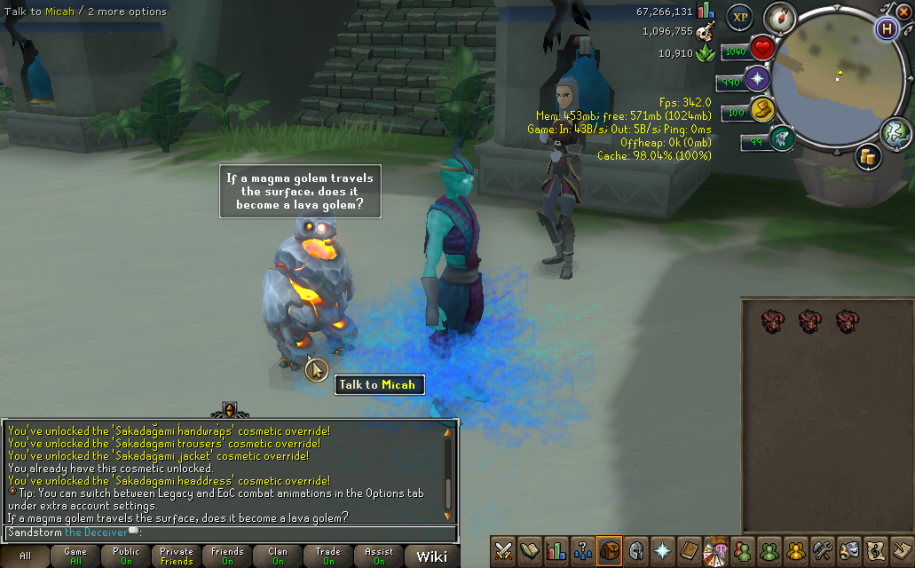The width and height of the screenshot is (915, 568).
Task: Open the spanner and hammer settings tab
Action: [822, 550]
